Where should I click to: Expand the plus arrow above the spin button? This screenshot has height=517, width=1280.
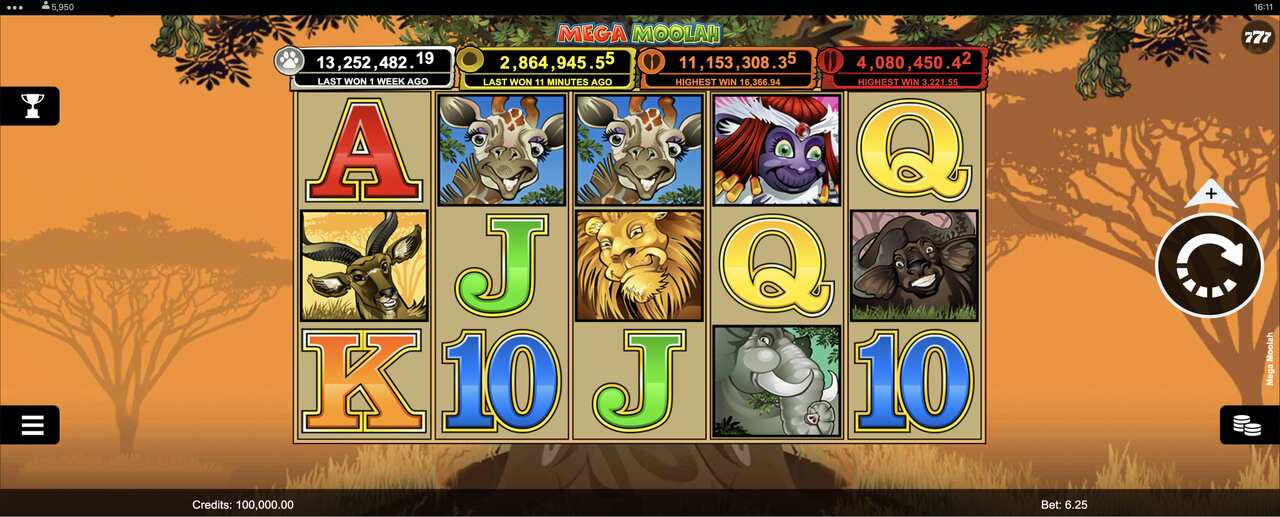pyautogui.click(x=1211, y=194)
